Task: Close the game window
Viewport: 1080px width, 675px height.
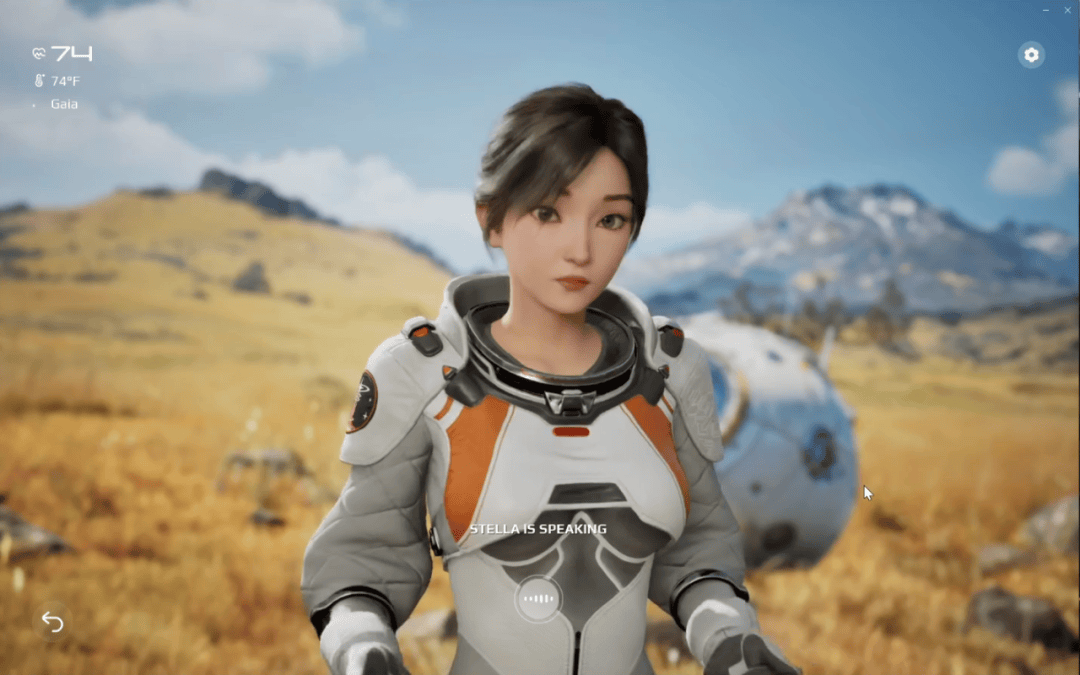Action: [1068, 9]
